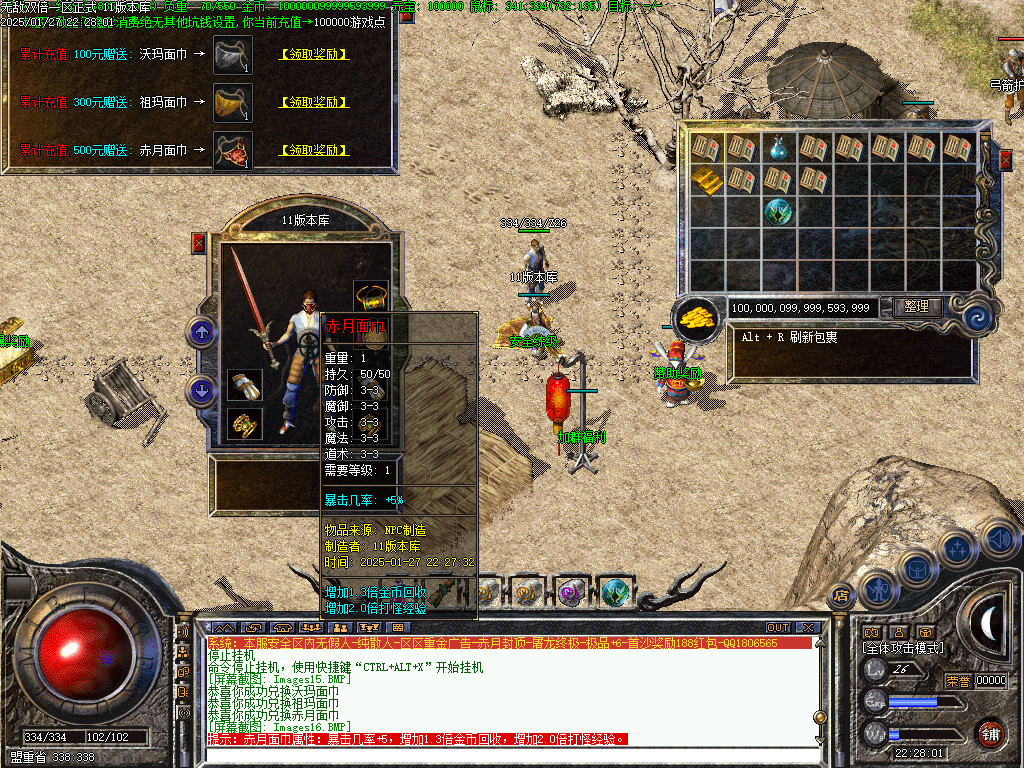Click the gold coin pile icon
Screen dimensions: 1024x768
pyautogui.click(x=696, y=316)
